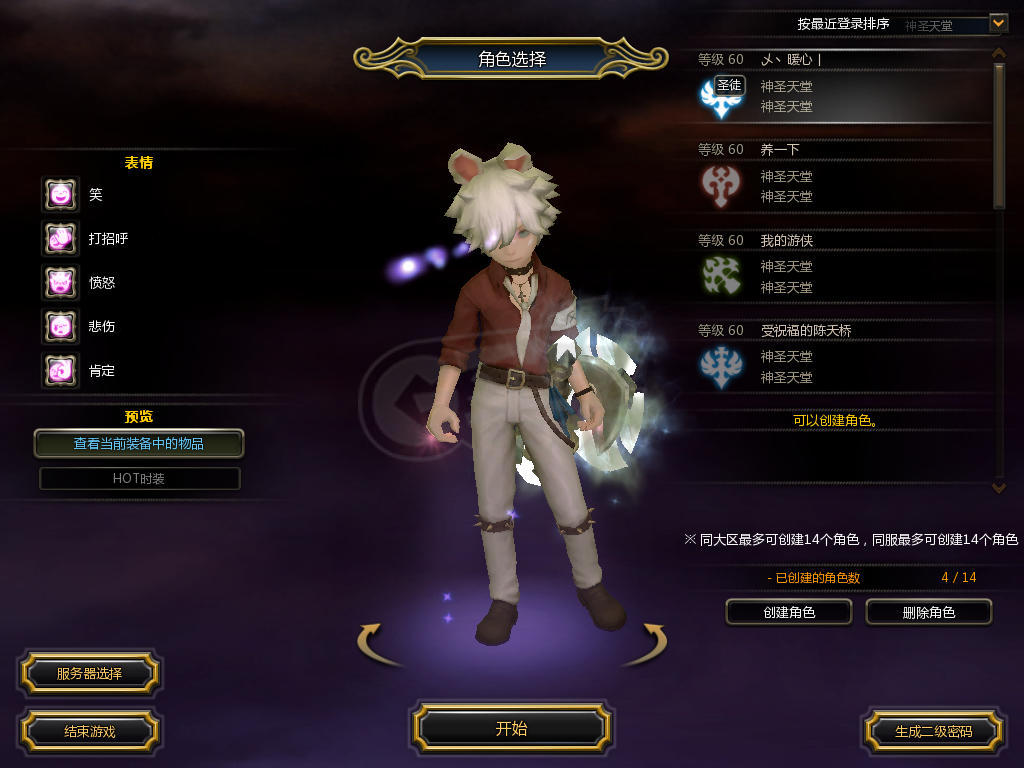Image resolution: width=1024 pixels, height=768 pixels.
Task: Open the 按最近登录排序 sort dropdown
Action: [x=998, y=22]
